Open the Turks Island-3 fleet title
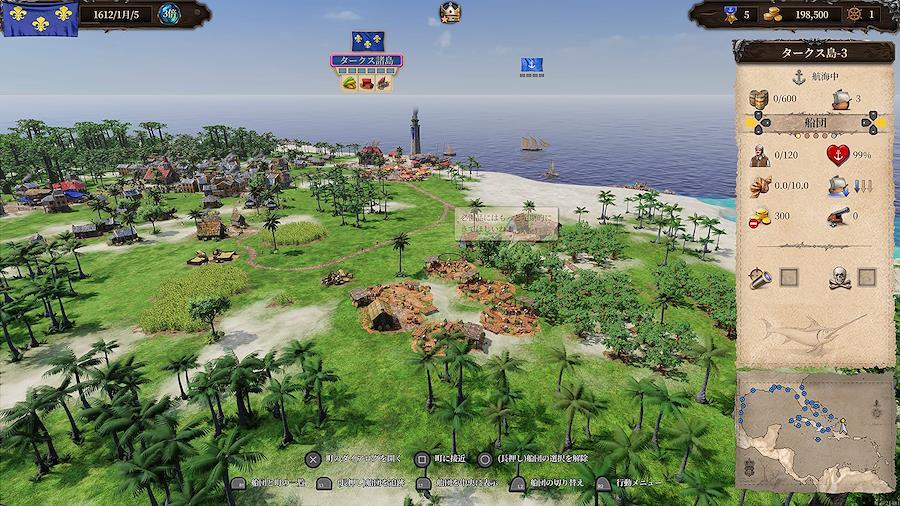The height and width of the screenshot is (506, 900). coord(814,52)
